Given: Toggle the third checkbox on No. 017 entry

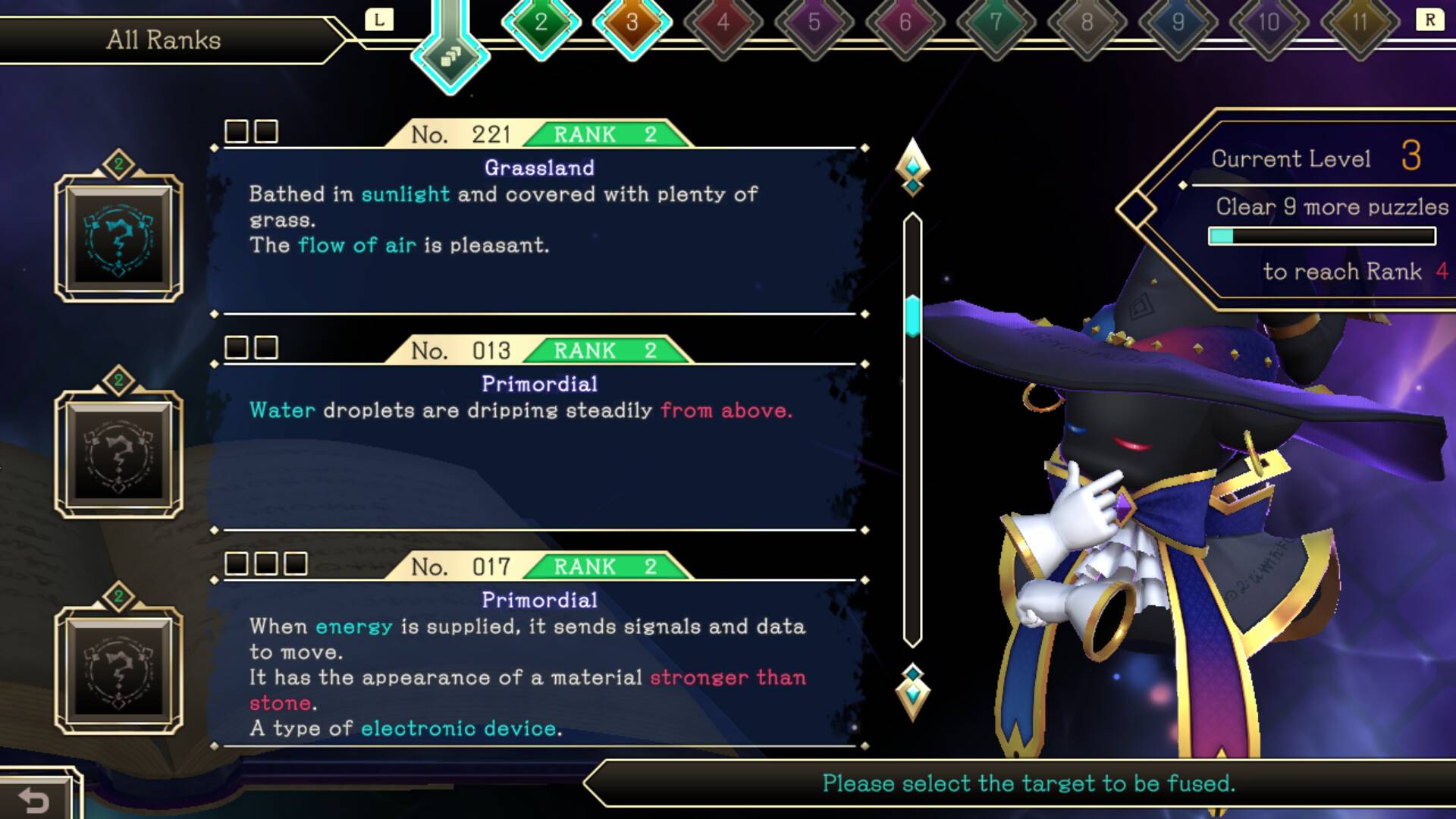Looking at the screenshot, I should tap(293, 564).
